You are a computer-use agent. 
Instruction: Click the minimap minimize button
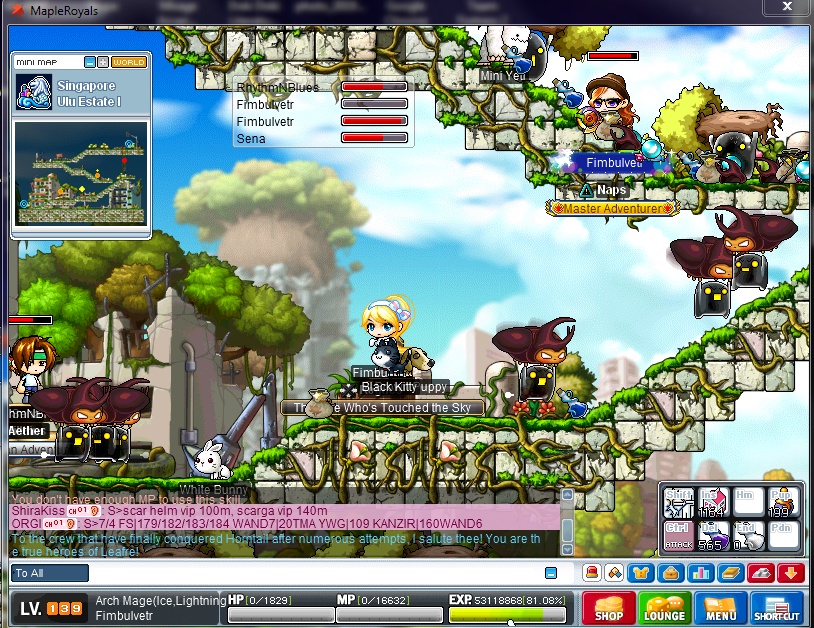[x=90, y=62]
